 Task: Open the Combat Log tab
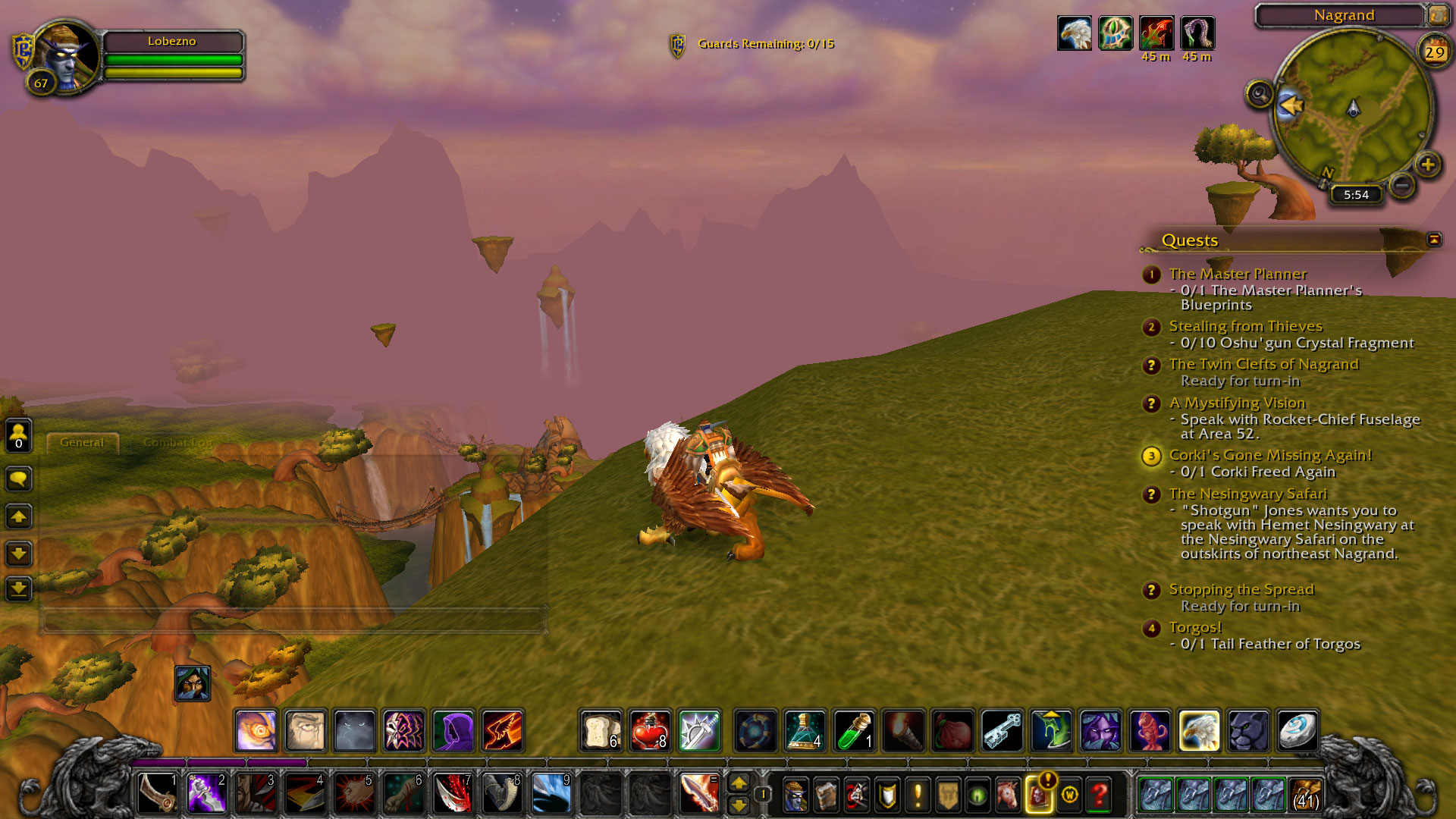pos(177,442)
